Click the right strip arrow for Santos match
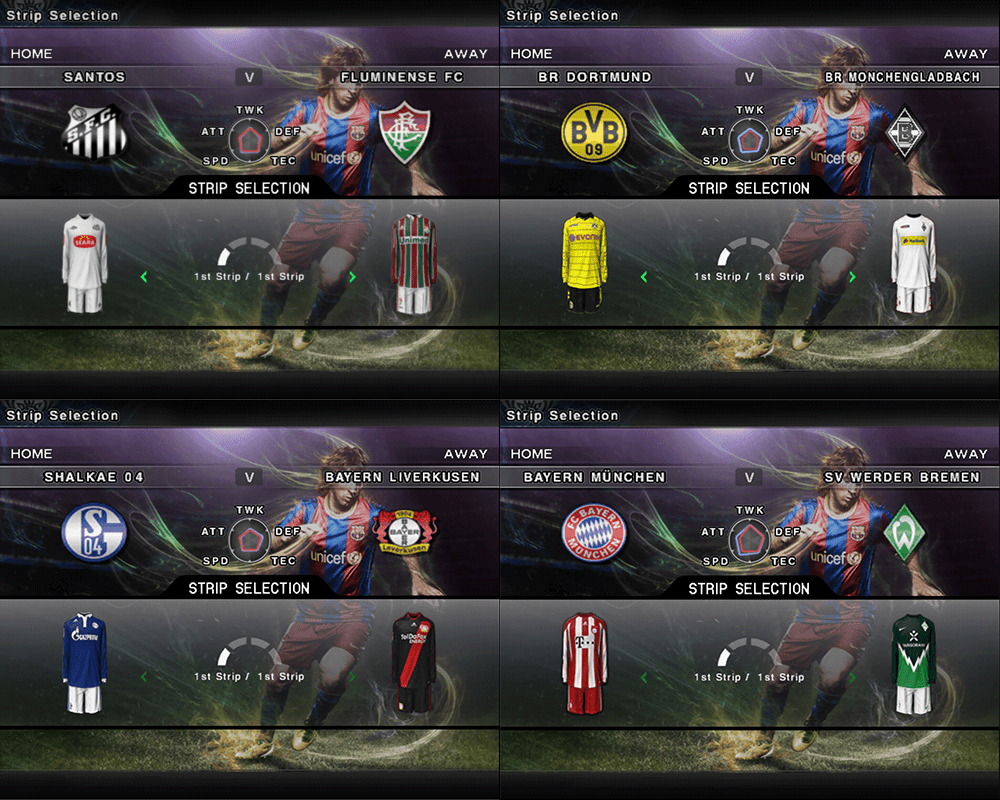 click(x=352, y=277)
